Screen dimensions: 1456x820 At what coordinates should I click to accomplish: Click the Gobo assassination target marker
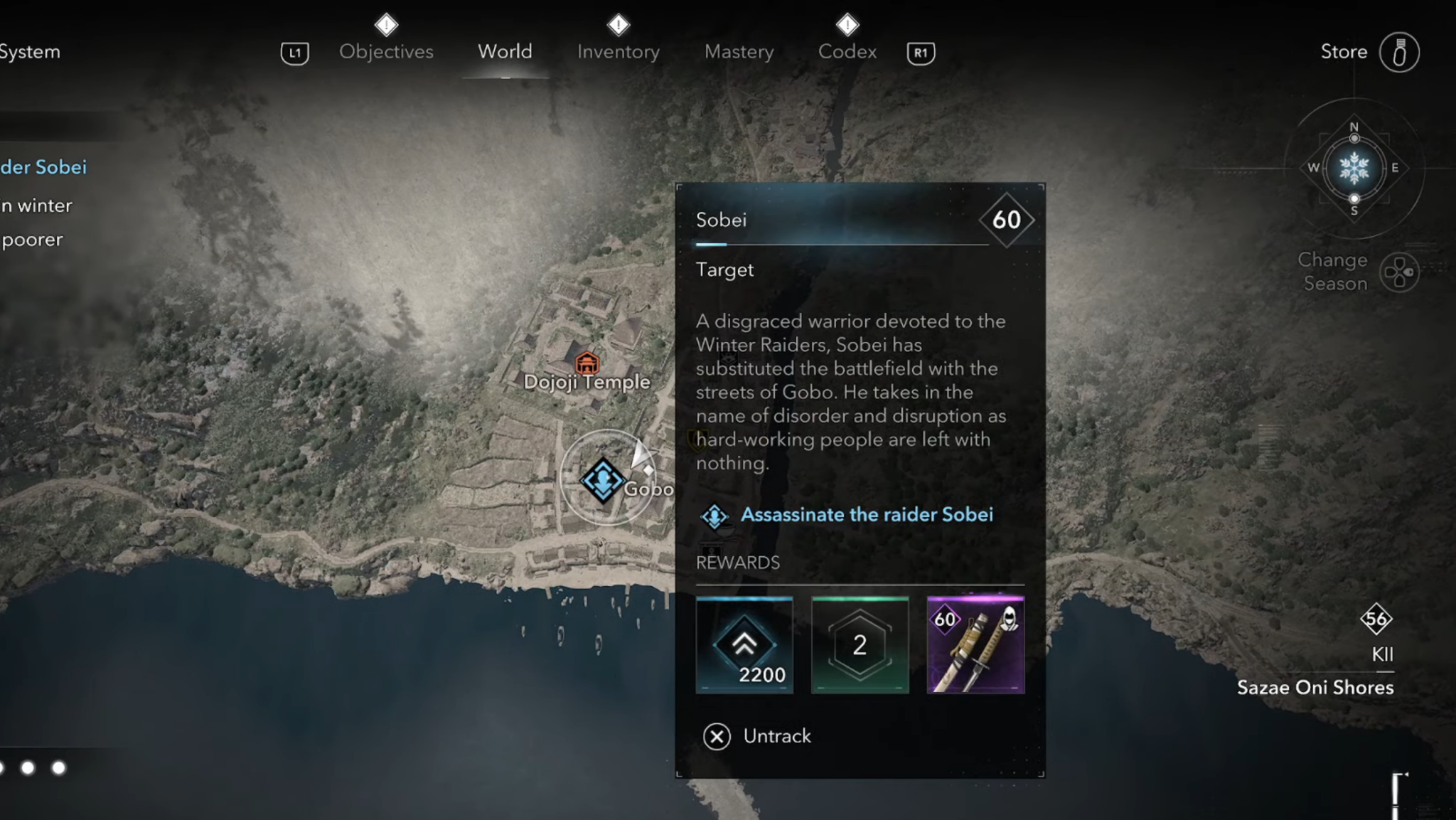point(602,480)
